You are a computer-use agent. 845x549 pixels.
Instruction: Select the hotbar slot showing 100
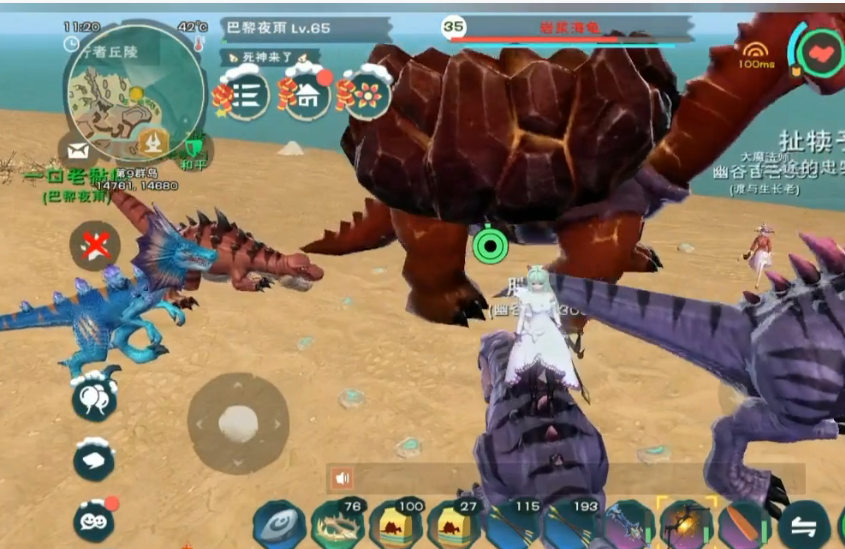tap(395, 524)
